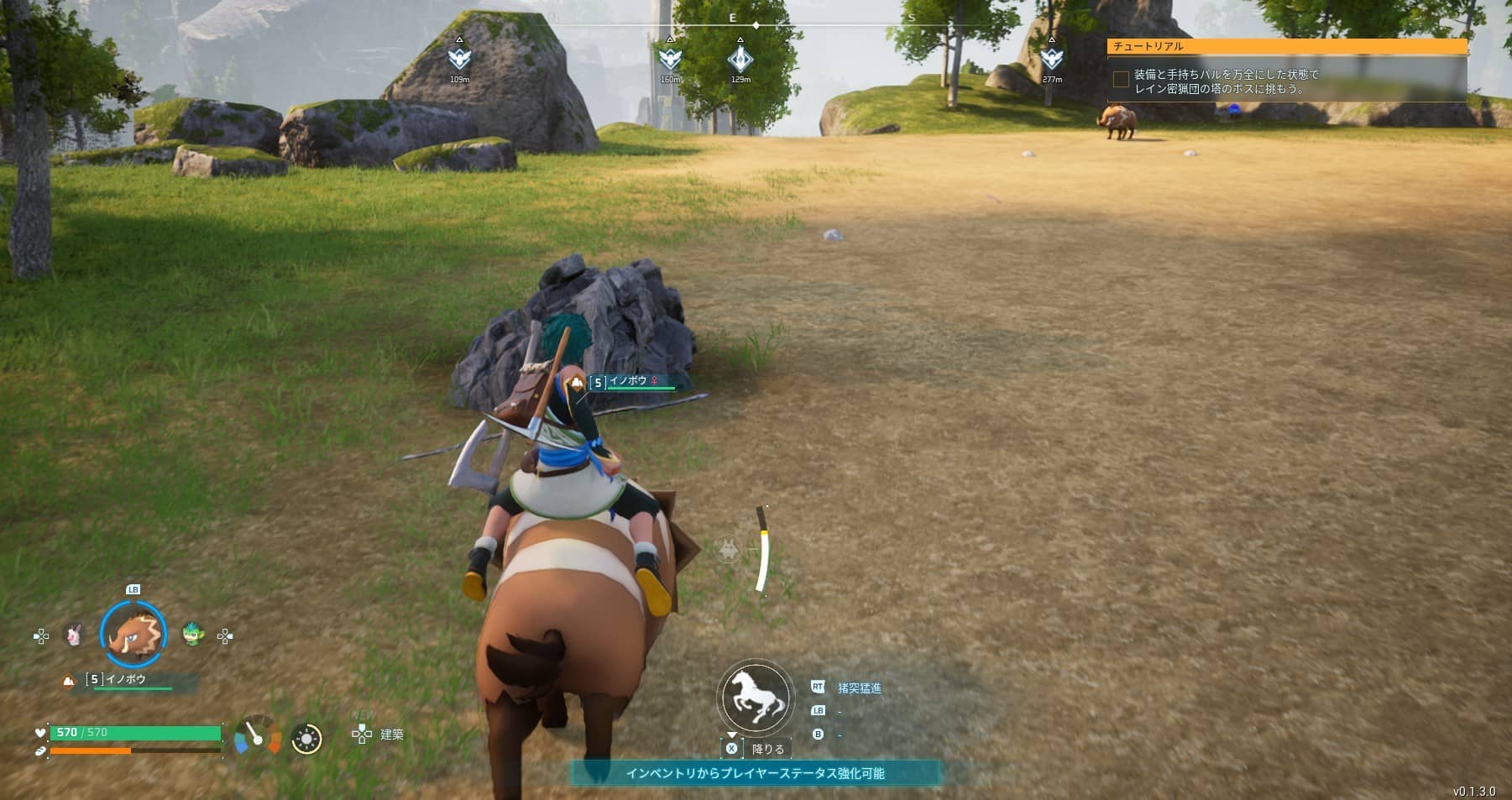Viewport: 1512px width, 800px height.
Task: Click the compass marker labeled 109m
Action: click(x=459, y=59)
